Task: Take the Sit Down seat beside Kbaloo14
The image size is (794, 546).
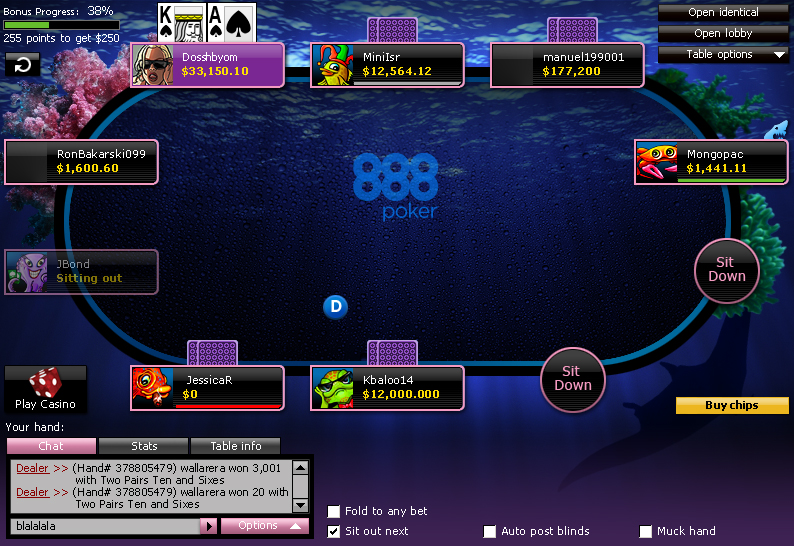Action: pos(573,377)
